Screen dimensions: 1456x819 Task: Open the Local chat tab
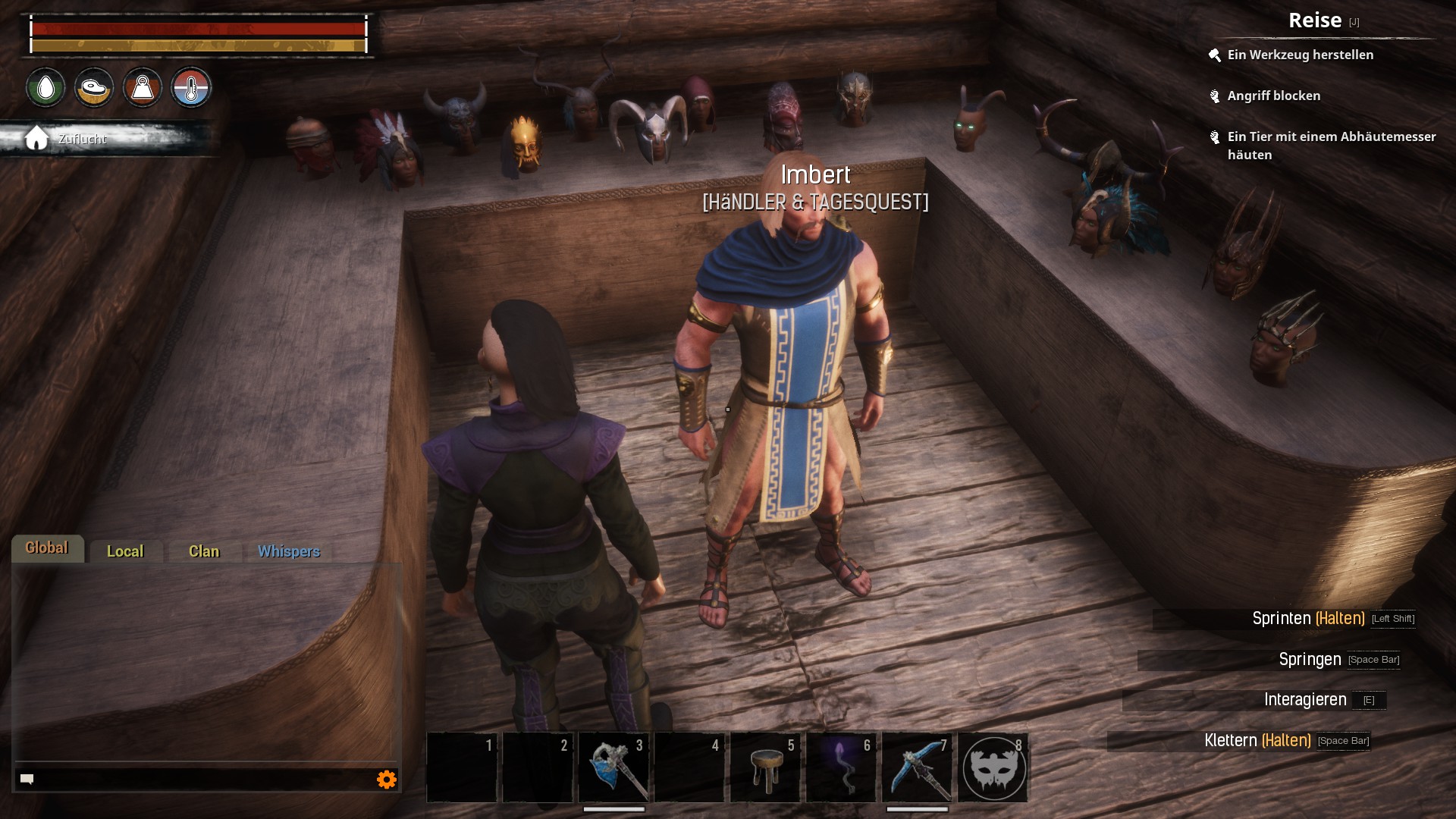[x=125, y=551]
